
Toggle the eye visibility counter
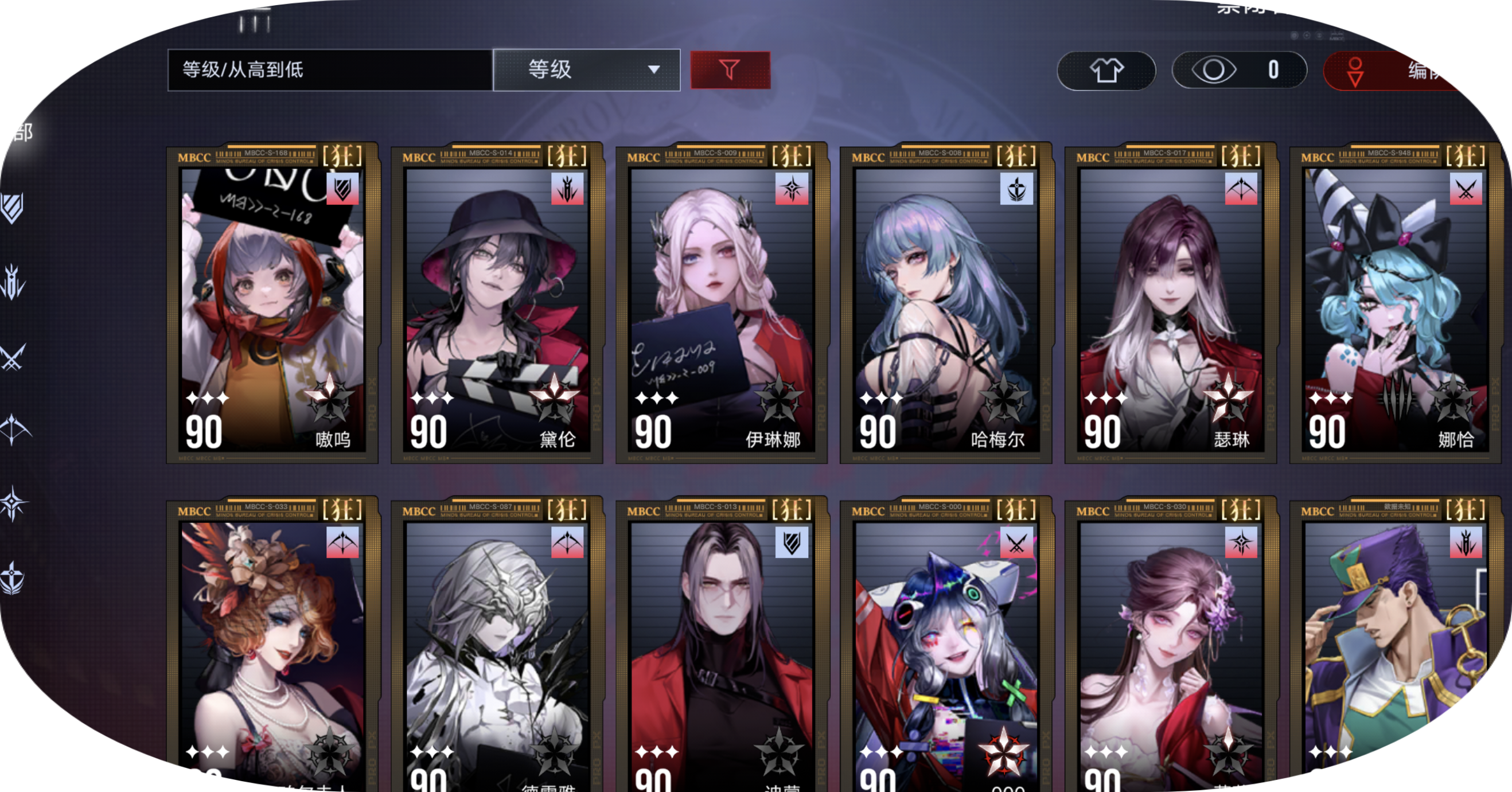click(1236, 71)
